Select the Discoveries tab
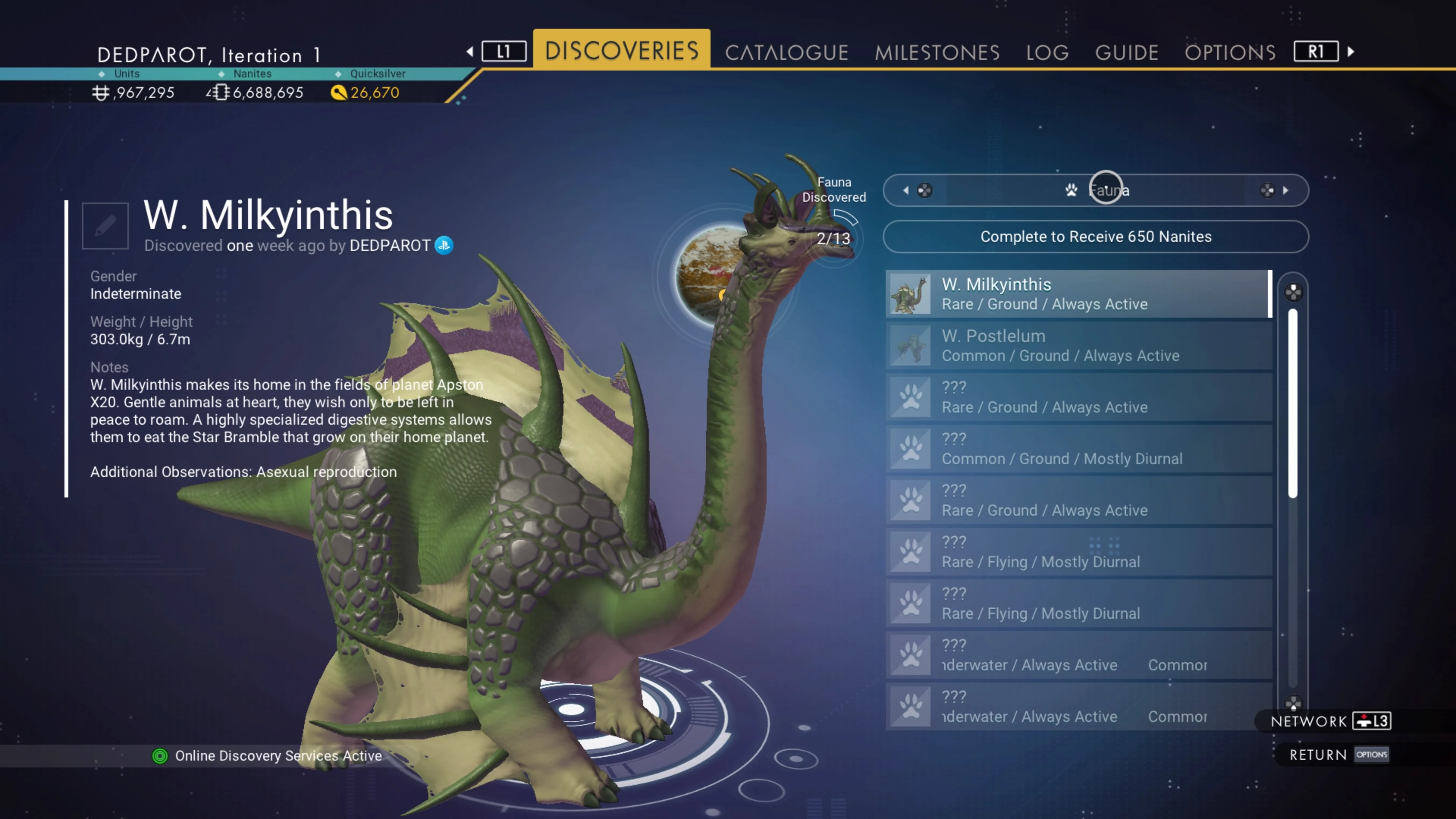 pyautogui.click(x=621, y=50)
